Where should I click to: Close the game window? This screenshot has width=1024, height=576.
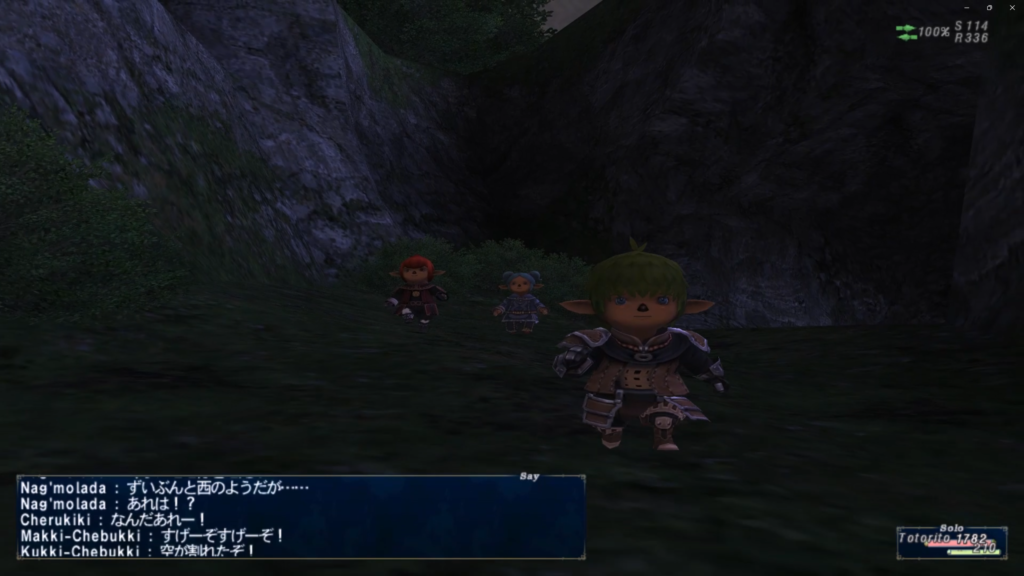[x=1013, y=7]
